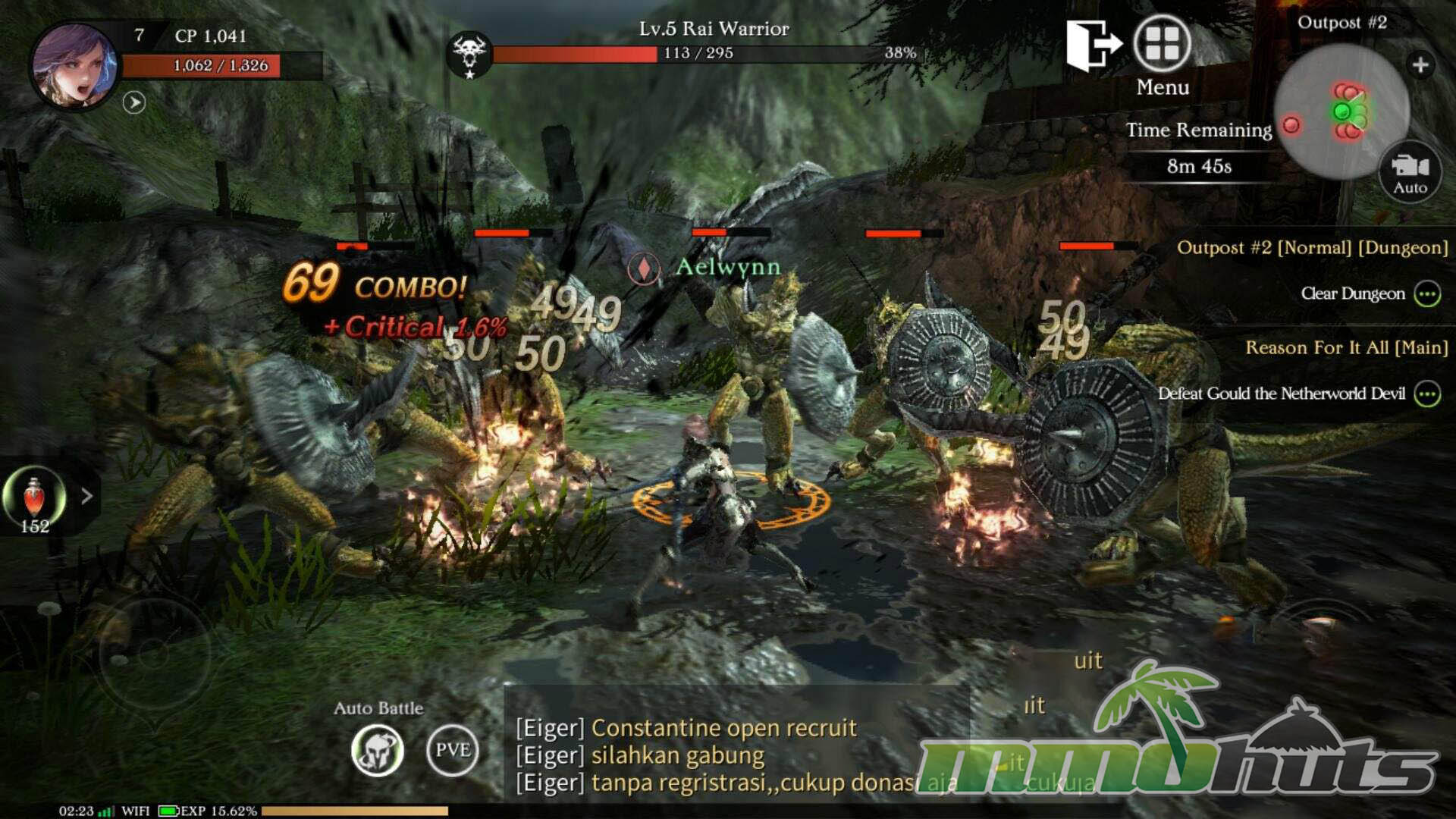Select the Rai Warrior skull target icon

(469, 55)
